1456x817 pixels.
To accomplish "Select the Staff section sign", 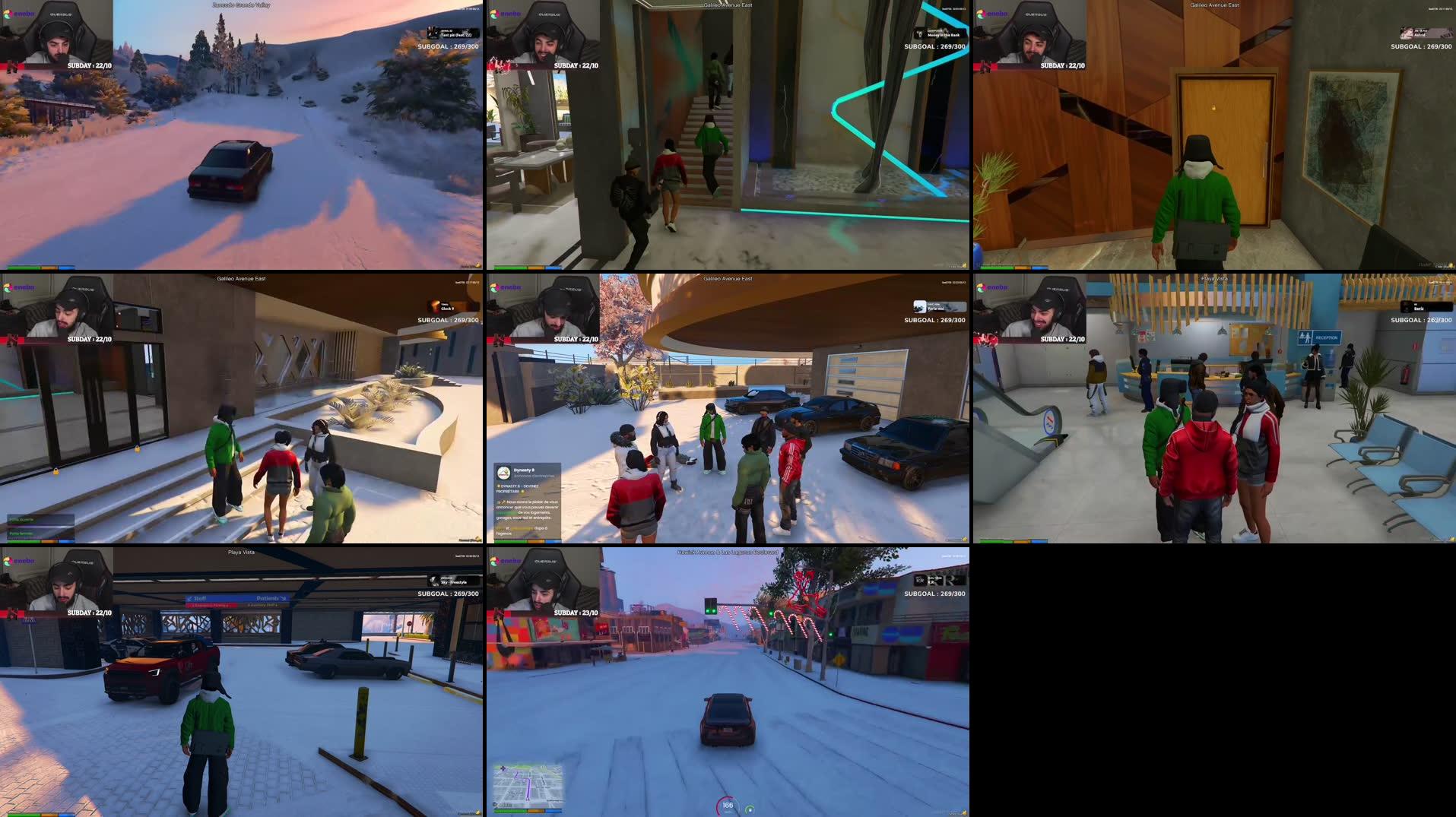I will pos(200,598).
